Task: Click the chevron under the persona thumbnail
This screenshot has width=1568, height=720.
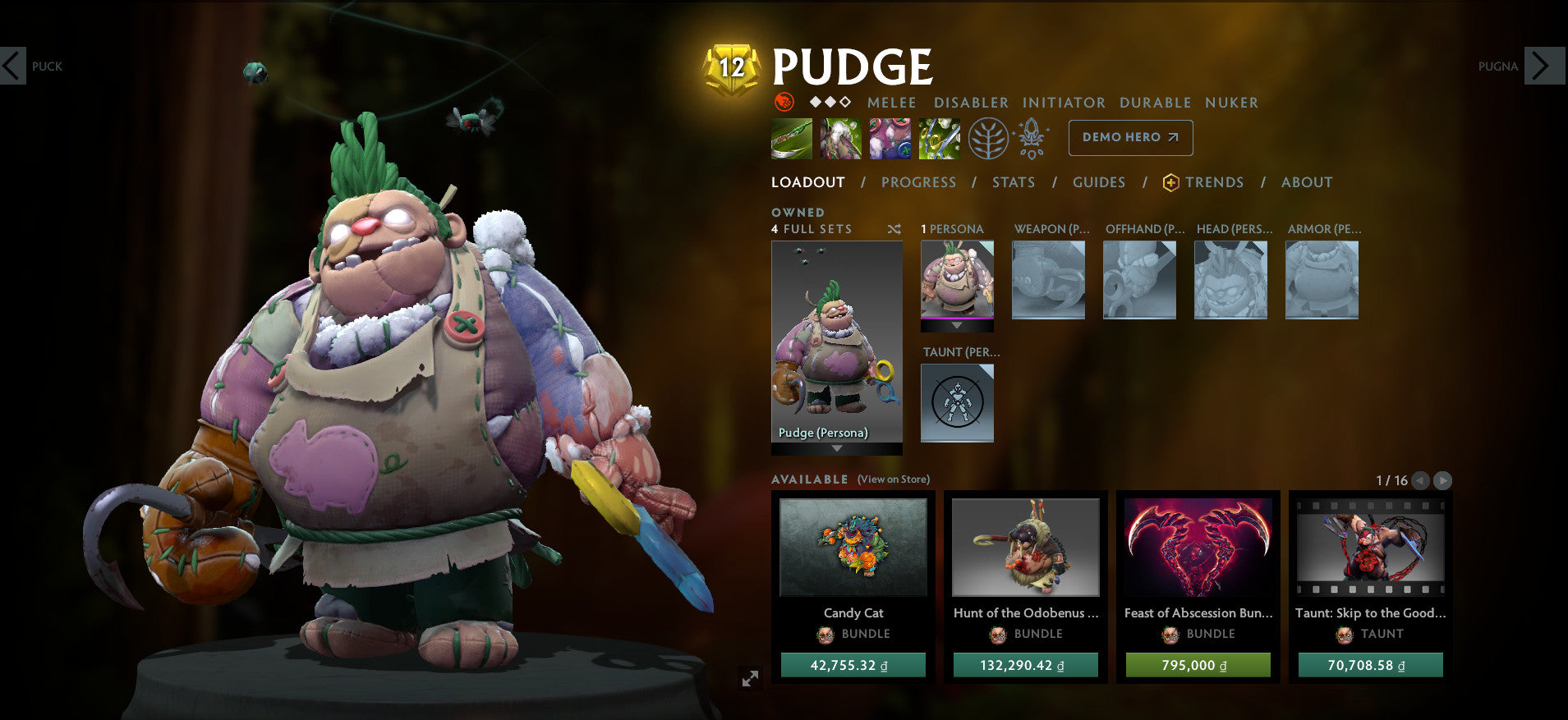Action: [956, 324]
